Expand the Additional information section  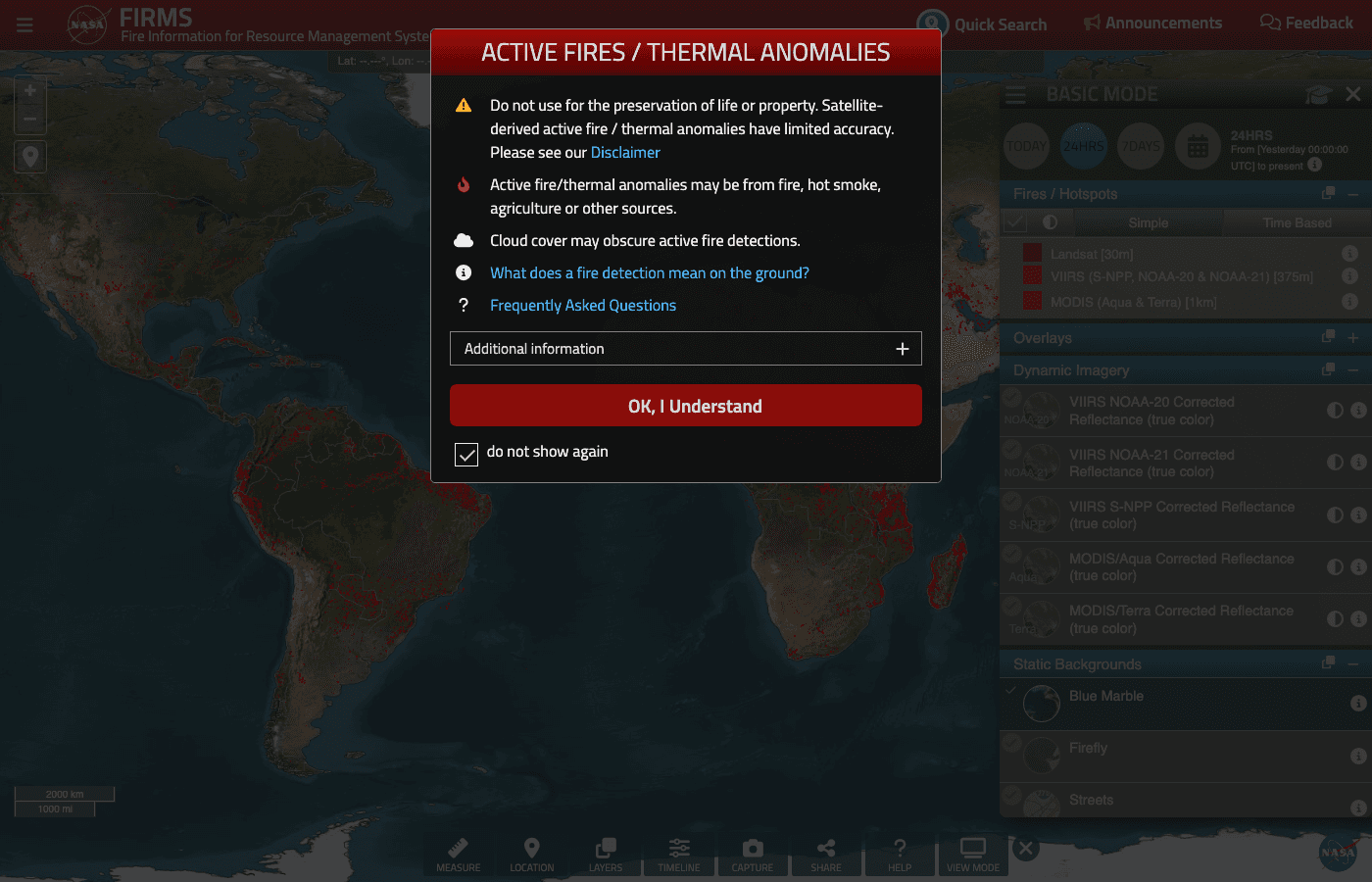tap(901, 348)
